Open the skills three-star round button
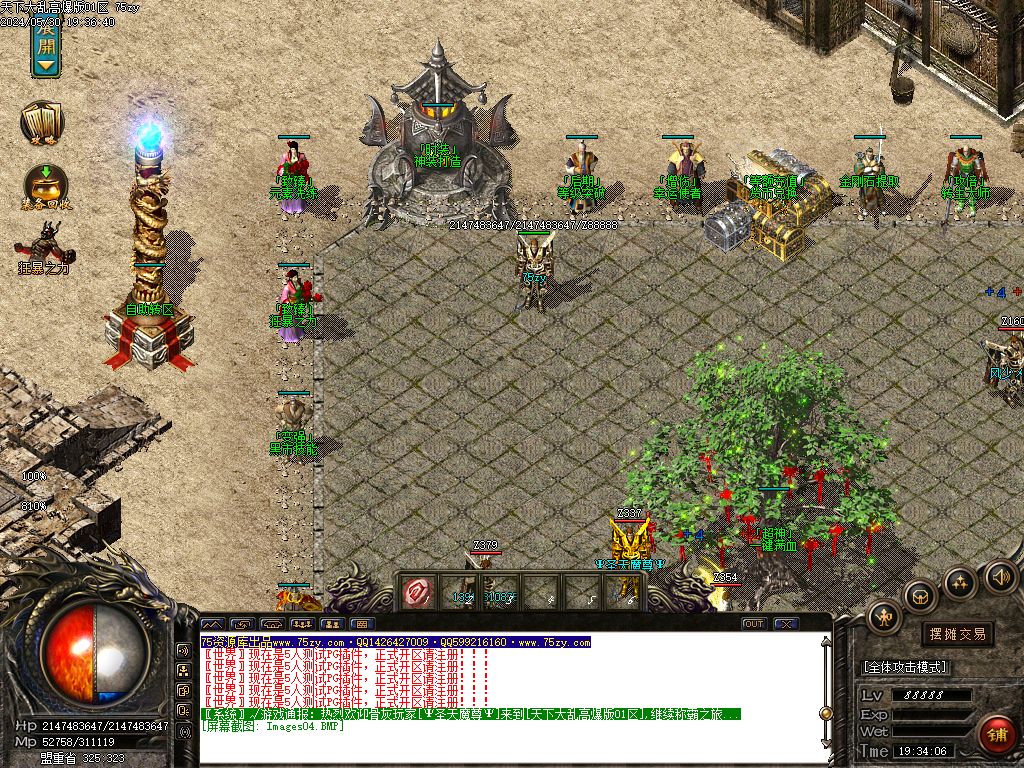The height and width of the screenshot is (768, 1024). (x=960, y=583)
